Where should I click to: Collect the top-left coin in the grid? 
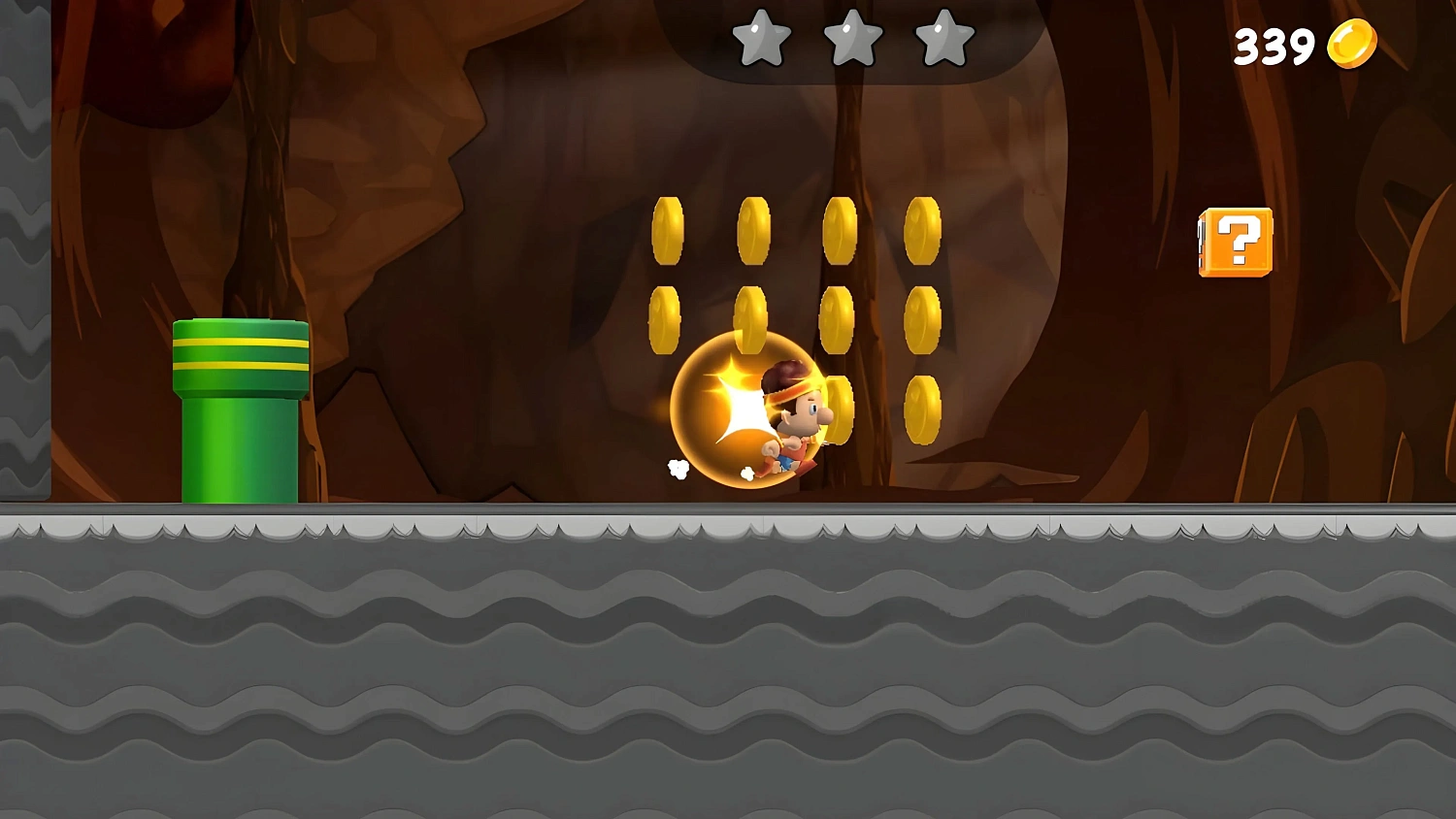coord(670,229)
